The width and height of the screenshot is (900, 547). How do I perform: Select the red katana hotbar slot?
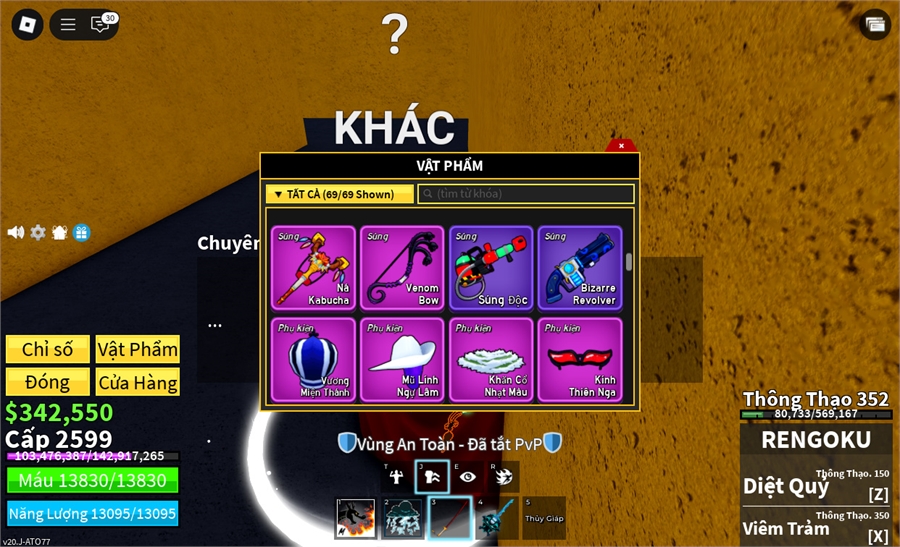449,518
